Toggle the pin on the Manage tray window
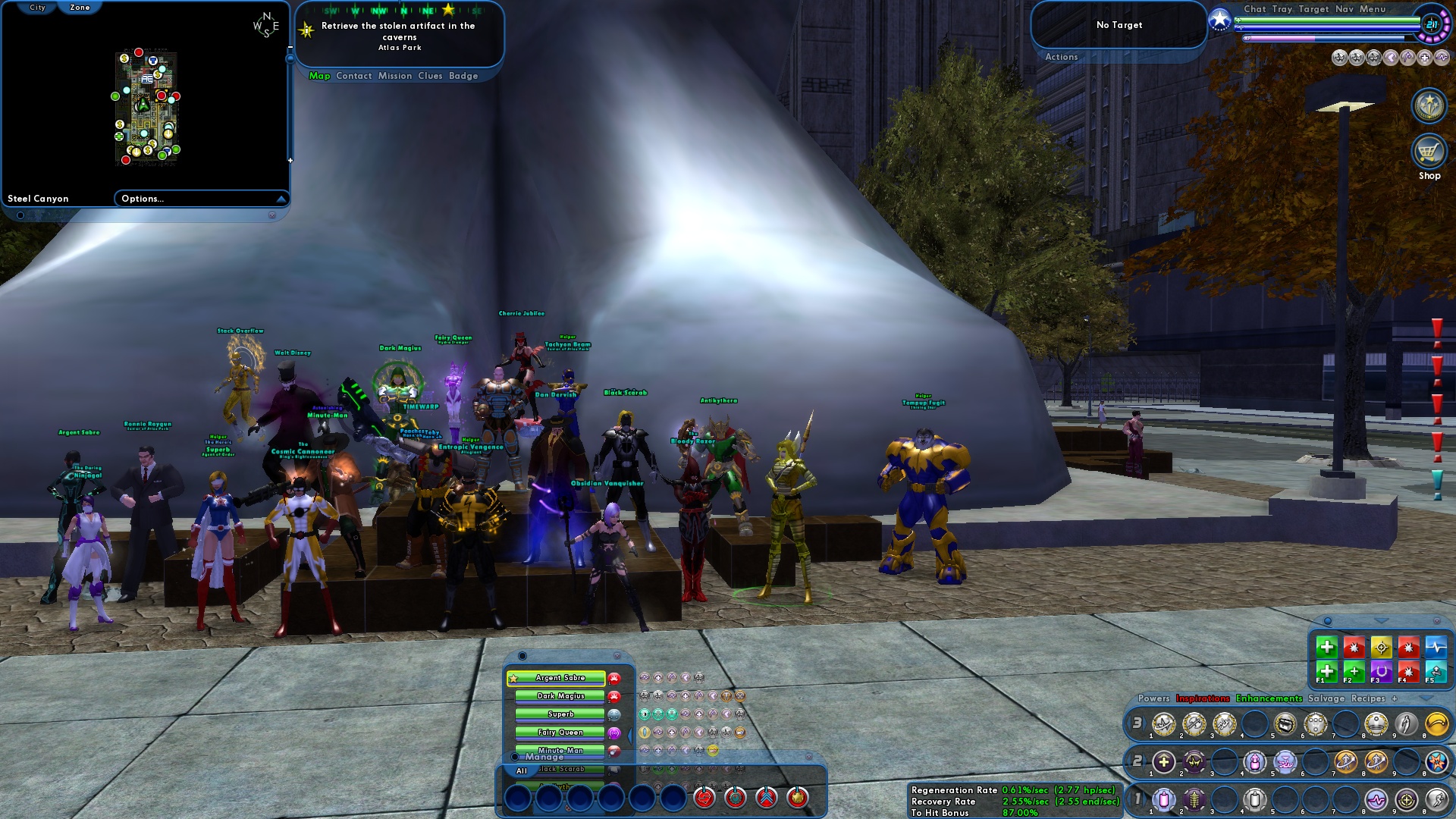The width and height of the screenshot is (1456, 819). click(x=514, y=757)
